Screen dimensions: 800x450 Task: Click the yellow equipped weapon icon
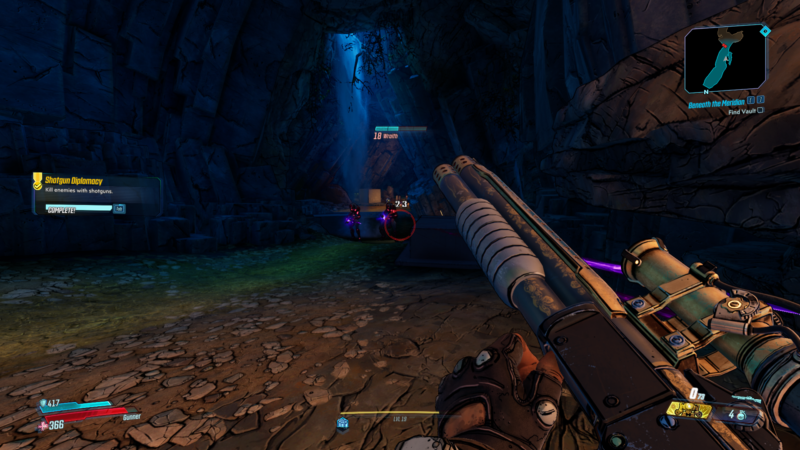[x=688, y=411]
